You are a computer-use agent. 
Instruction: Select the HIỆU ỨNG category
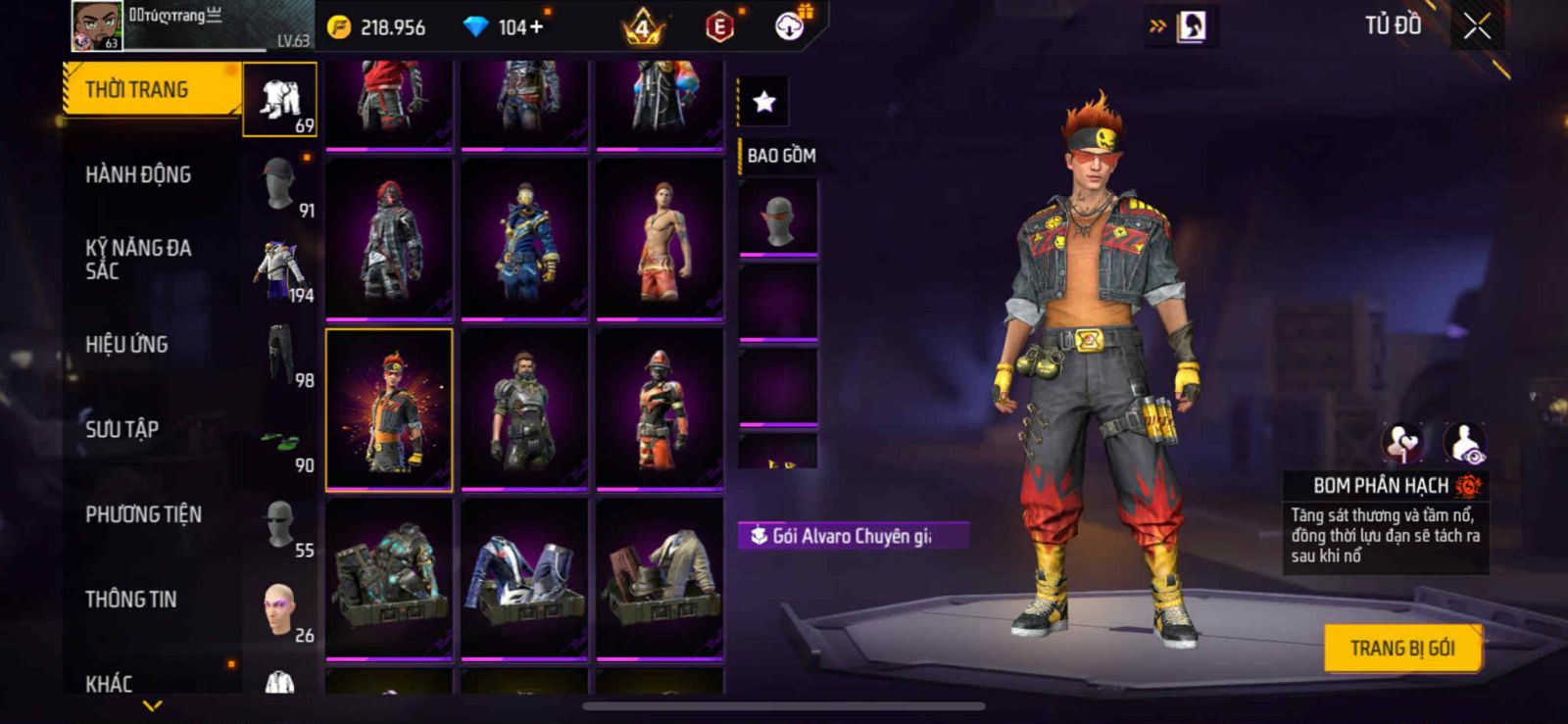[126, 345]
